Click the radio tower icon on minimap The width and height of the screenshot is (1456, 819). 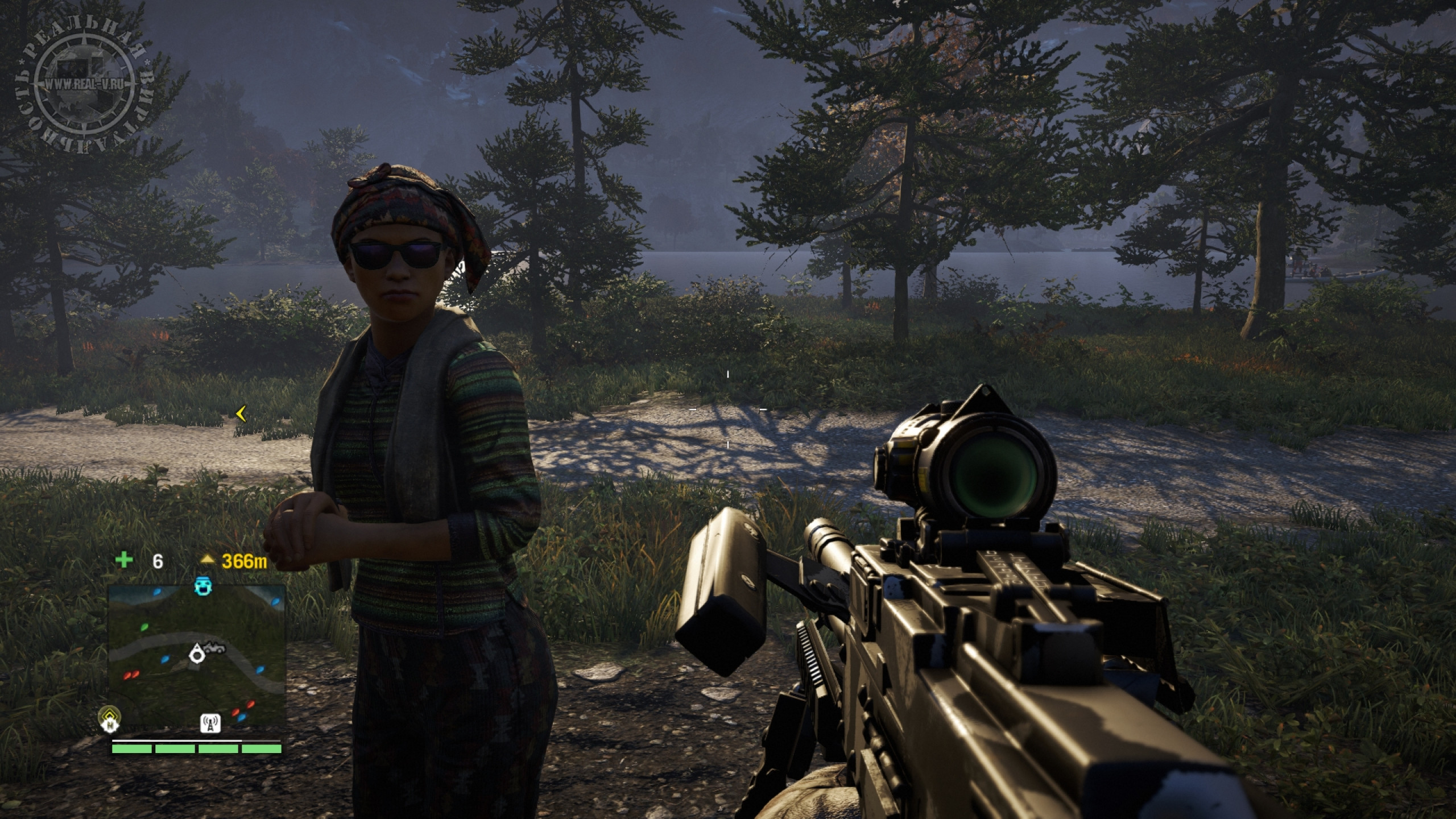point(211,722)
